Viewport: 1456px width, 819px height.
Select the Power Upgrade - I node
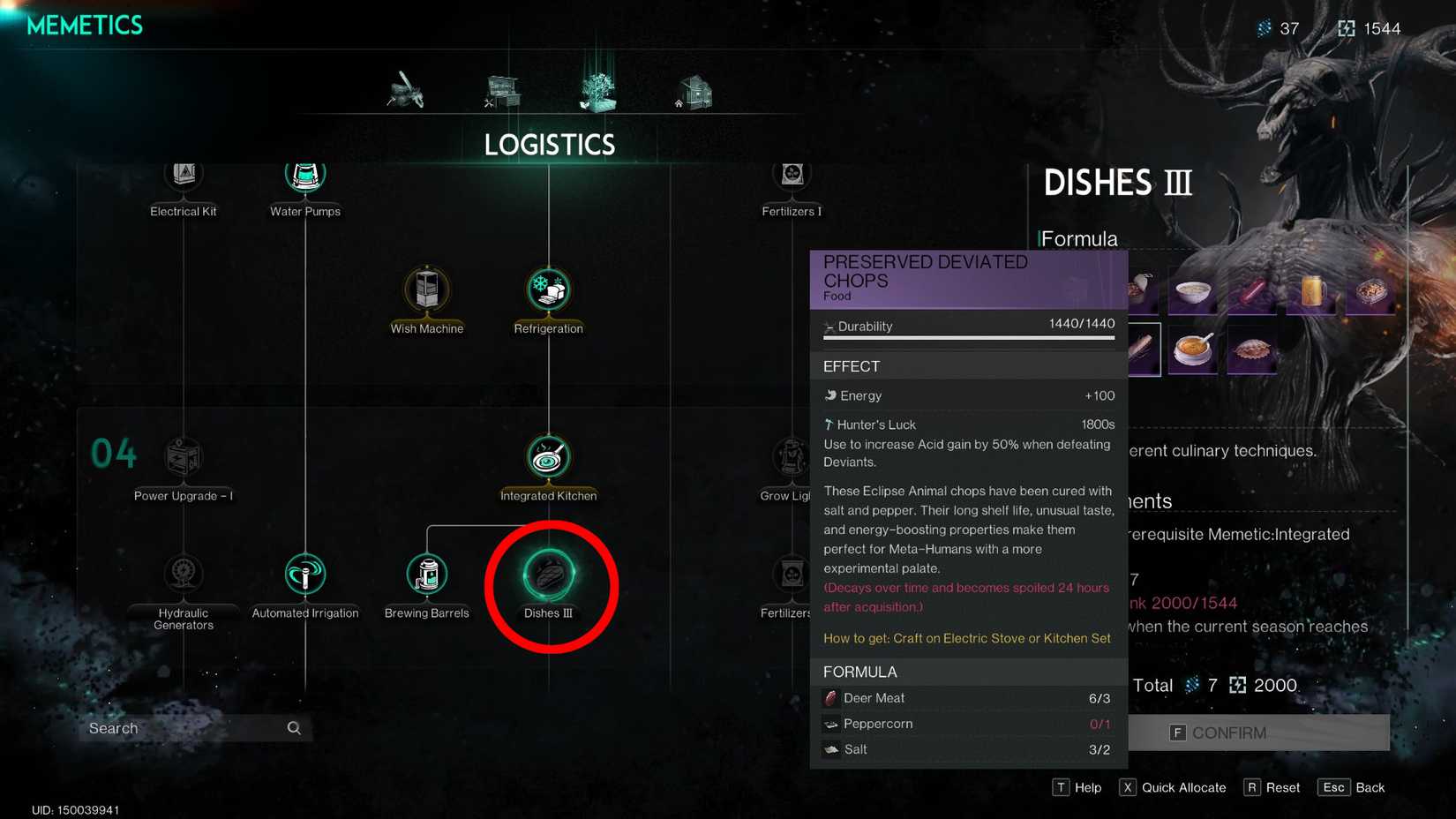(183, 457)
